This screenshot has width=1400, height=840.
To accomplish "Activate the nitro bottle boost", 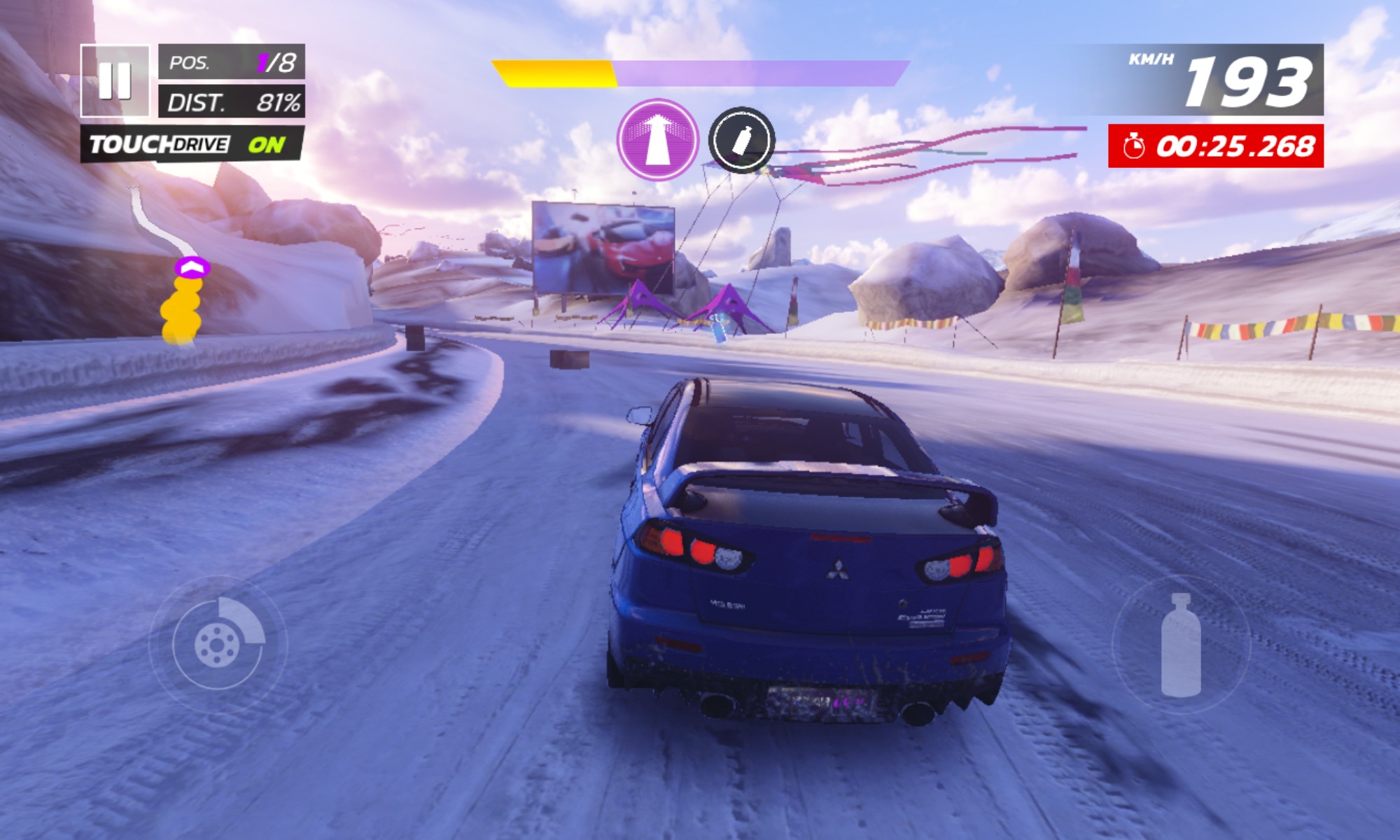I will coord(1181,645).
